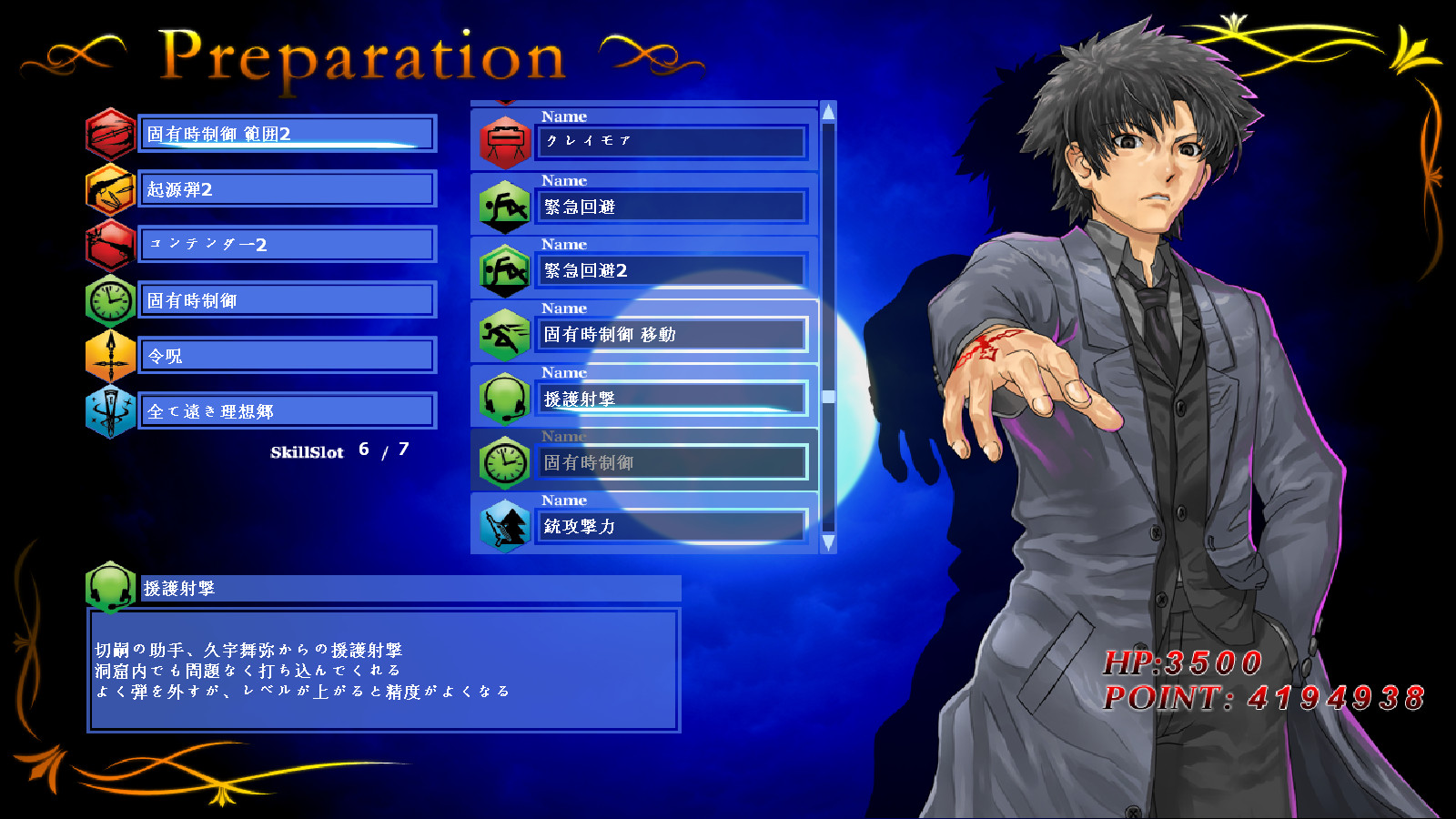Click the 令呪 skill in equipped list

(287, 356)
